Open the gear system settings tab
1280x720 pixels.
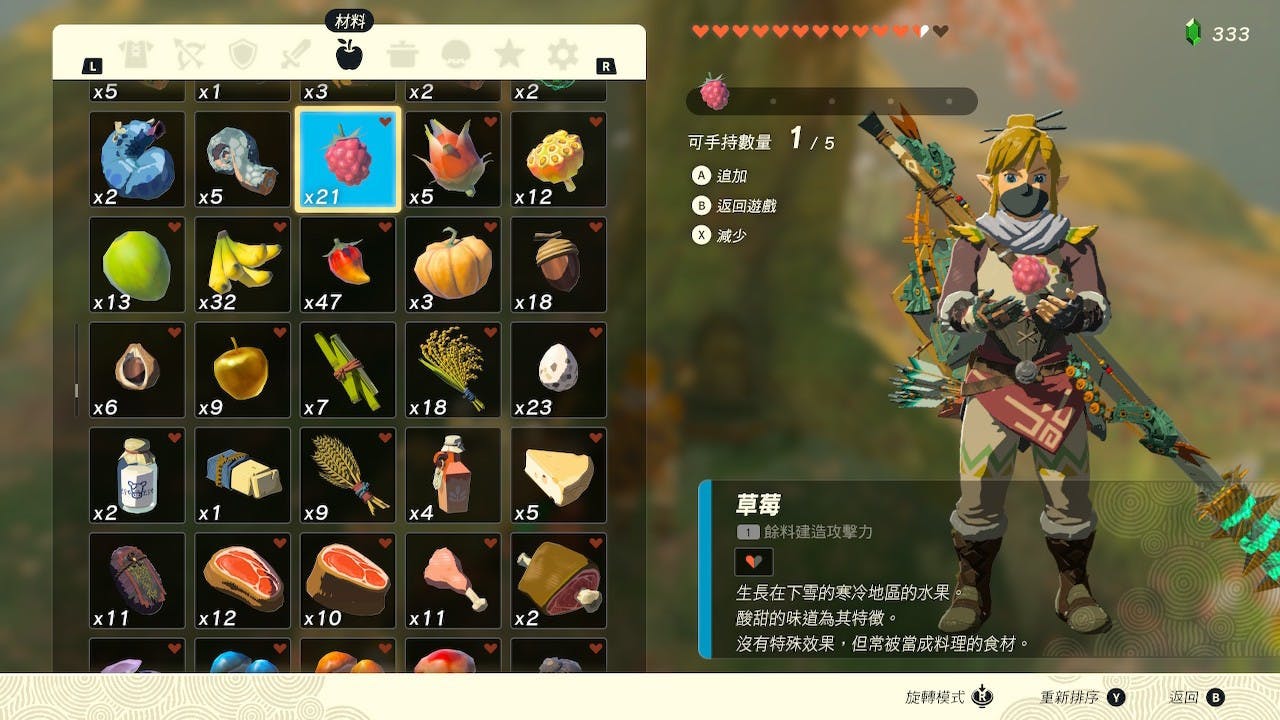[x=563, y=54]
